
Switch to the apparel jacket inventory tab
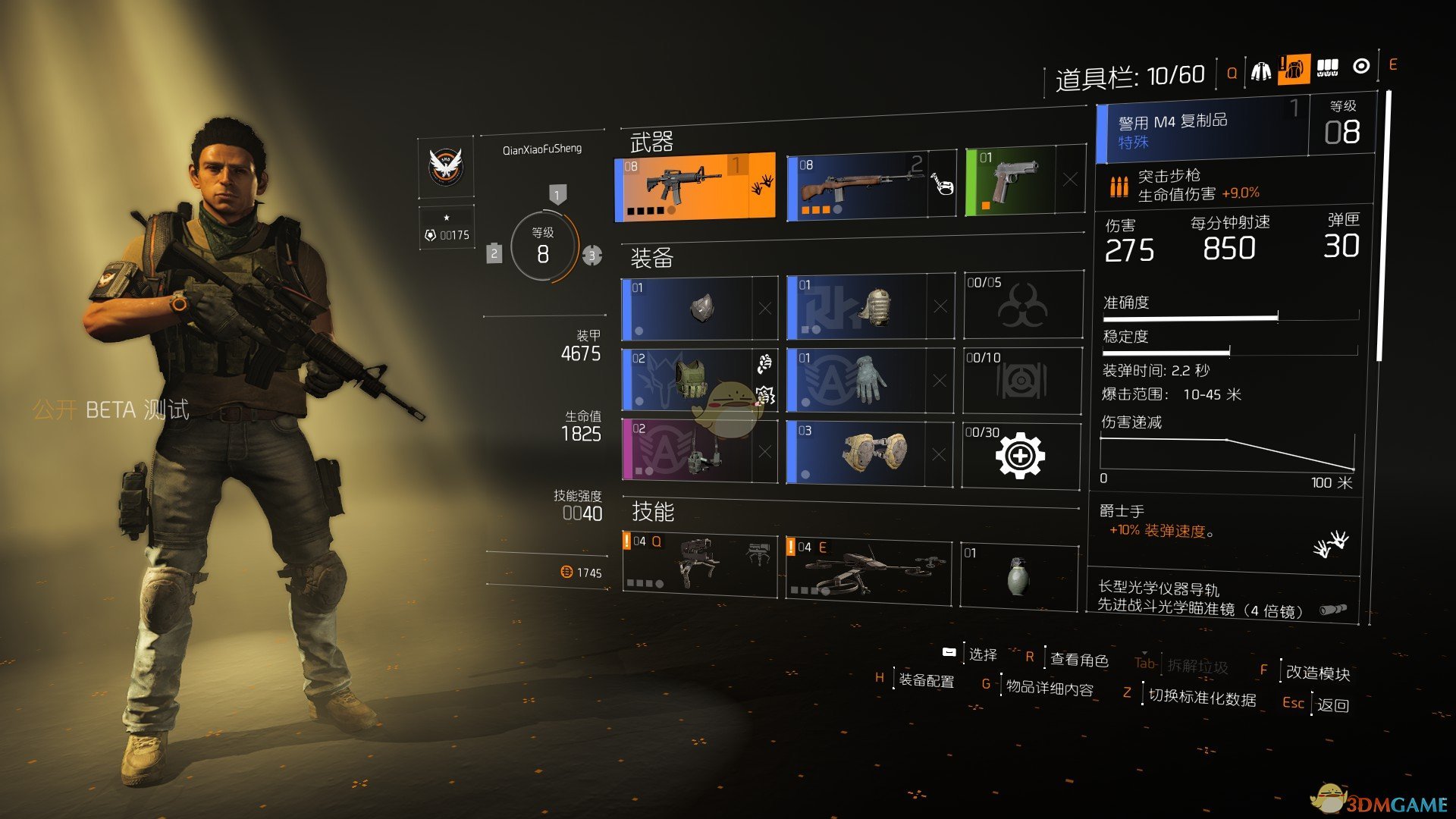[x=1260, y=71]
